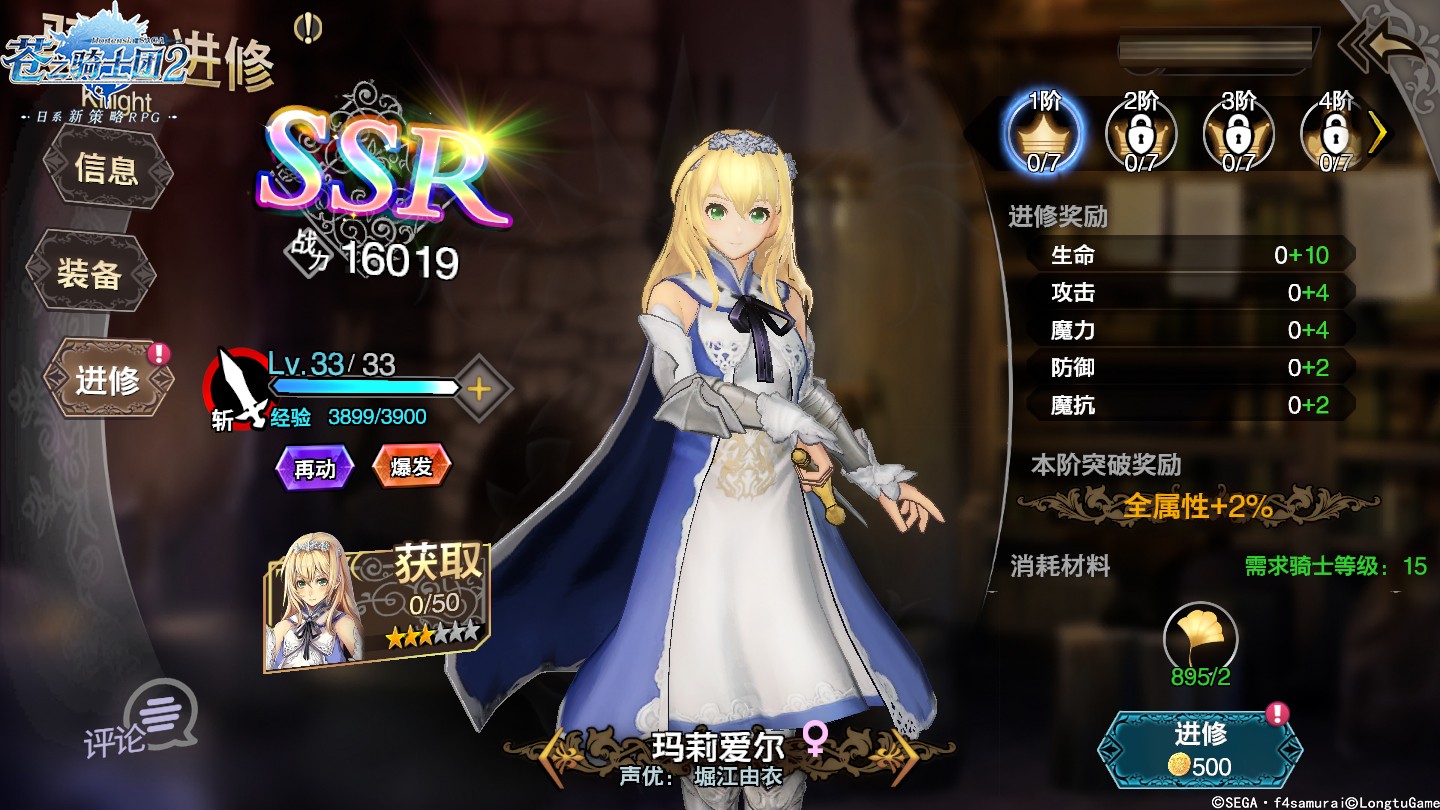
Task: Switch to the next character with right arrow
Action: pyautogui.click(x=904, y=758)
